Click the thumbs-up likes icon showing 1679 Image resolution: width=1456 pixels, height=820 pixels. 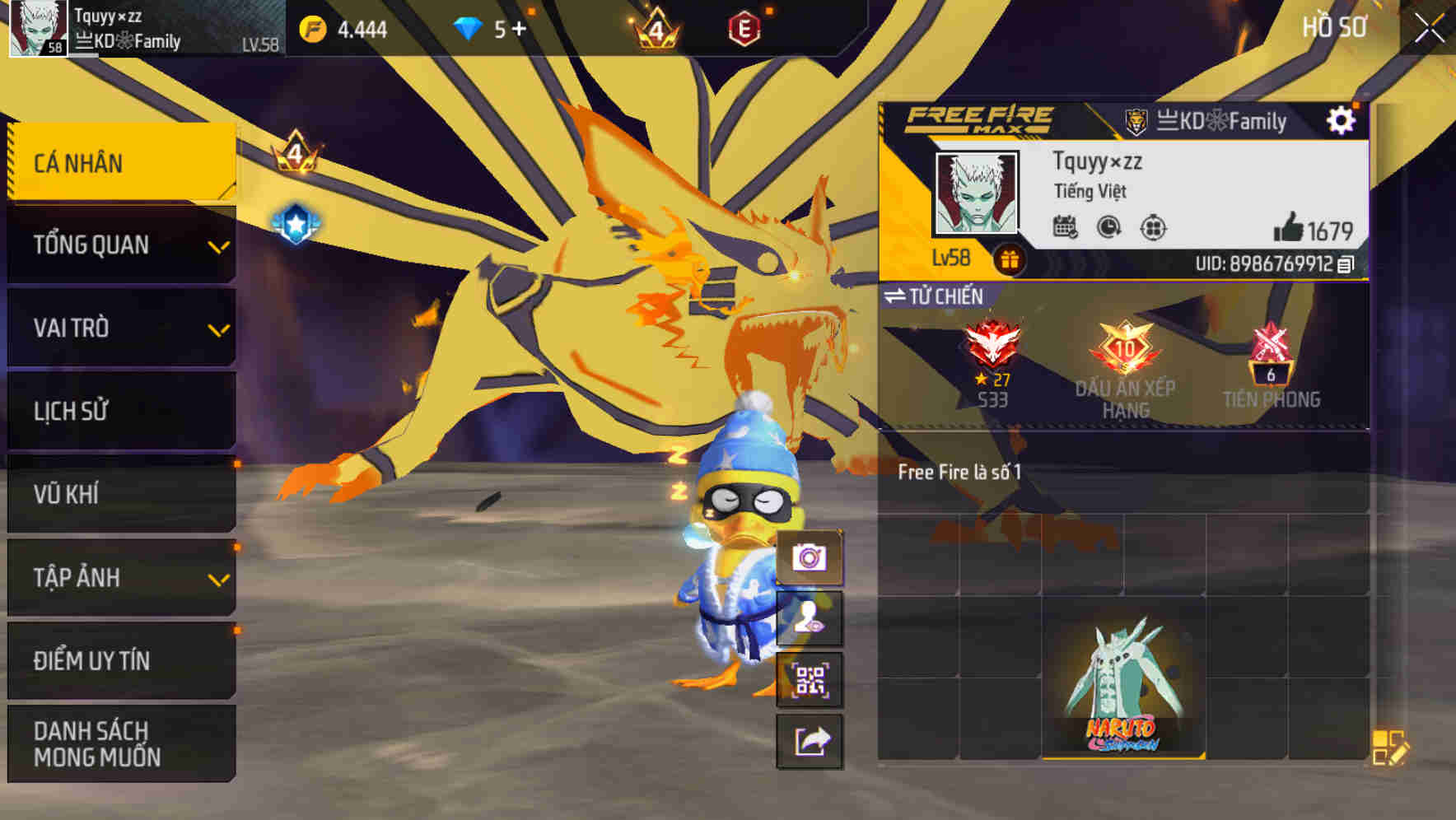(1289, 227)
